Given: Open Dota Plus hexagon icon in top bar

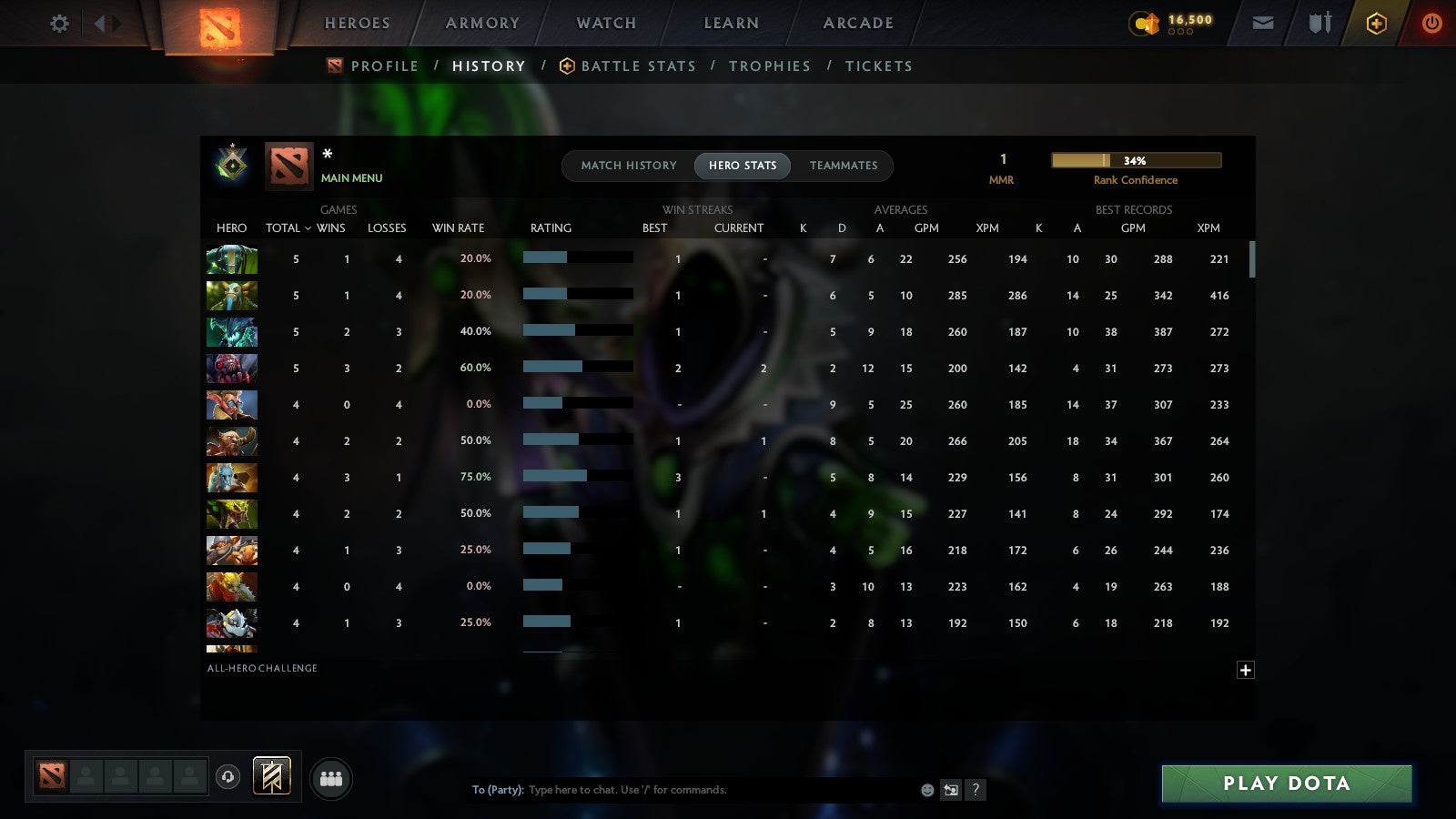Looking at the screenshot, I should tap(1375, 23).
